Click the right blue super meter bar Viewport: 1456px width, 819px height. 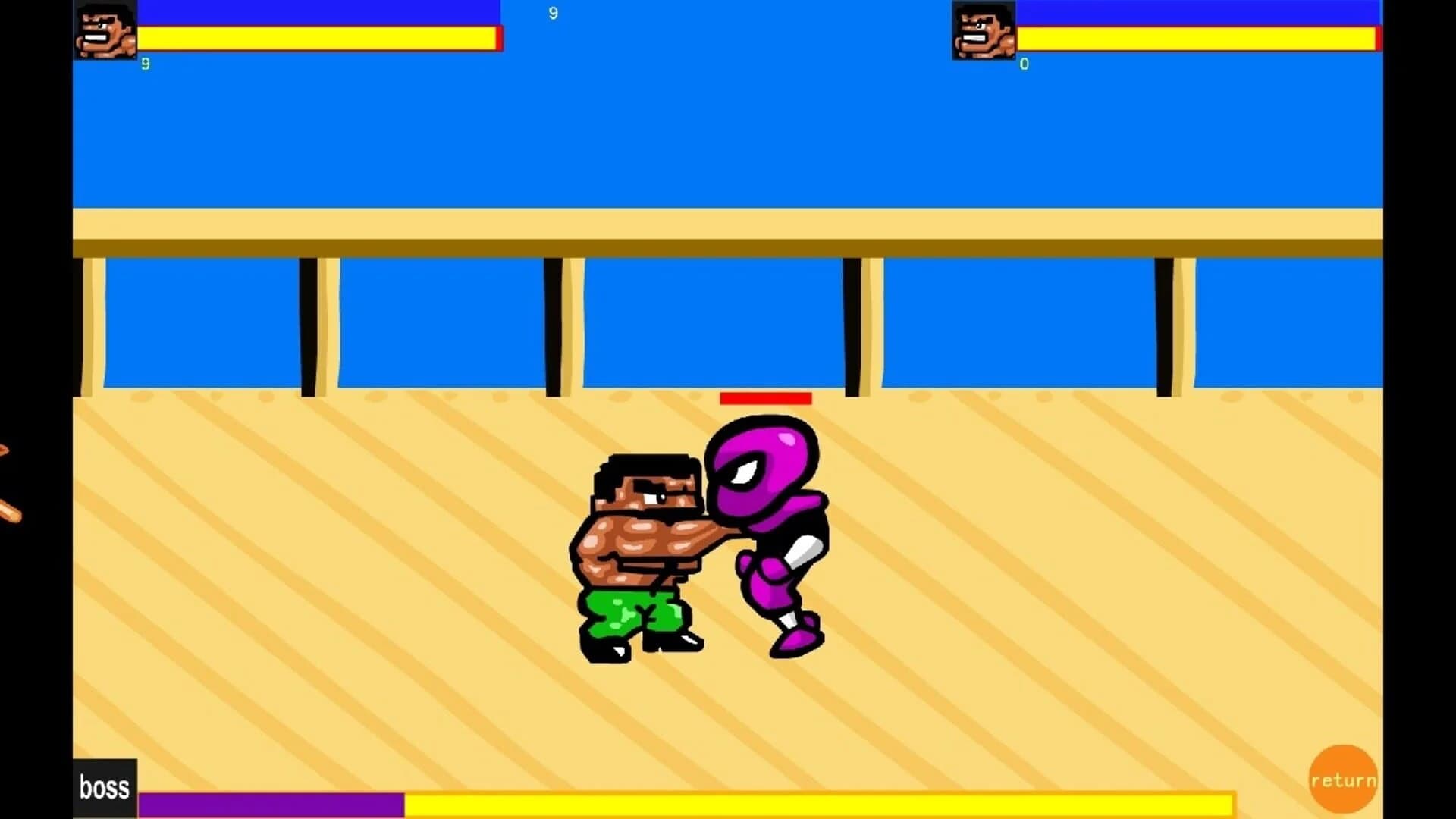(1198, 11)
